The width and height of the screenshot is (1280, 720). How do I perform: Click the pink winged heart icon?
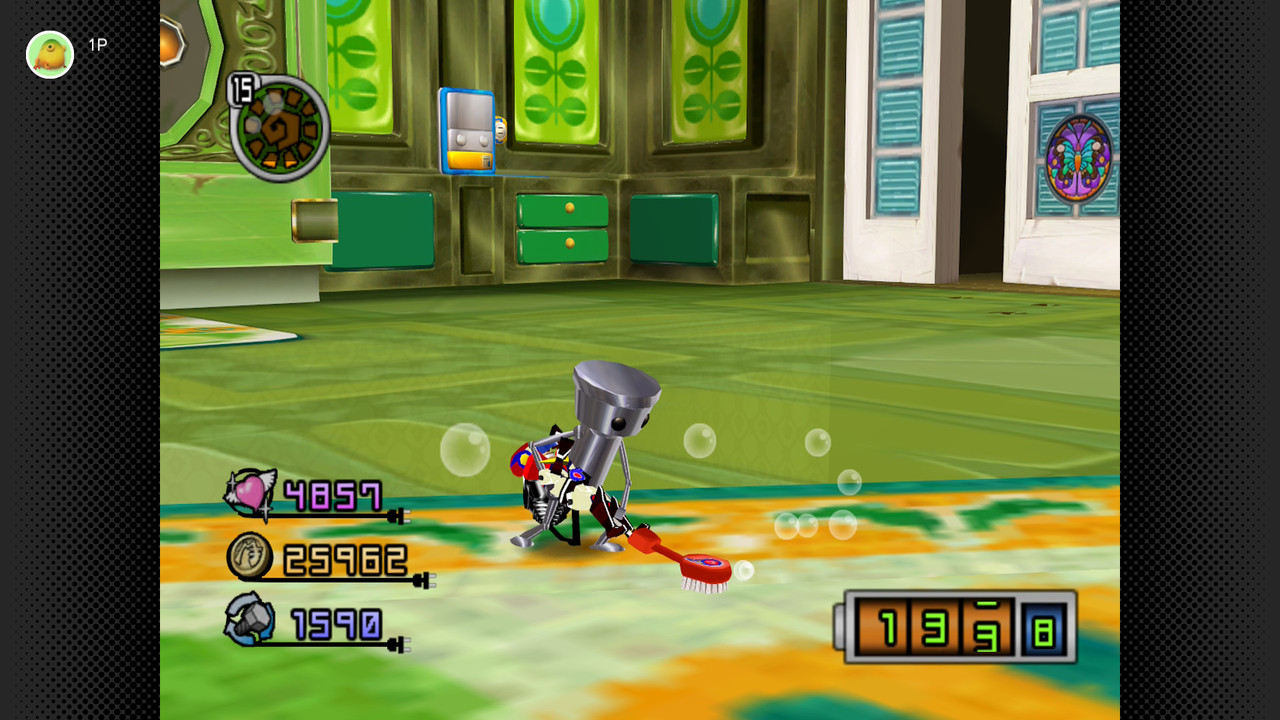tap(250, 493)
